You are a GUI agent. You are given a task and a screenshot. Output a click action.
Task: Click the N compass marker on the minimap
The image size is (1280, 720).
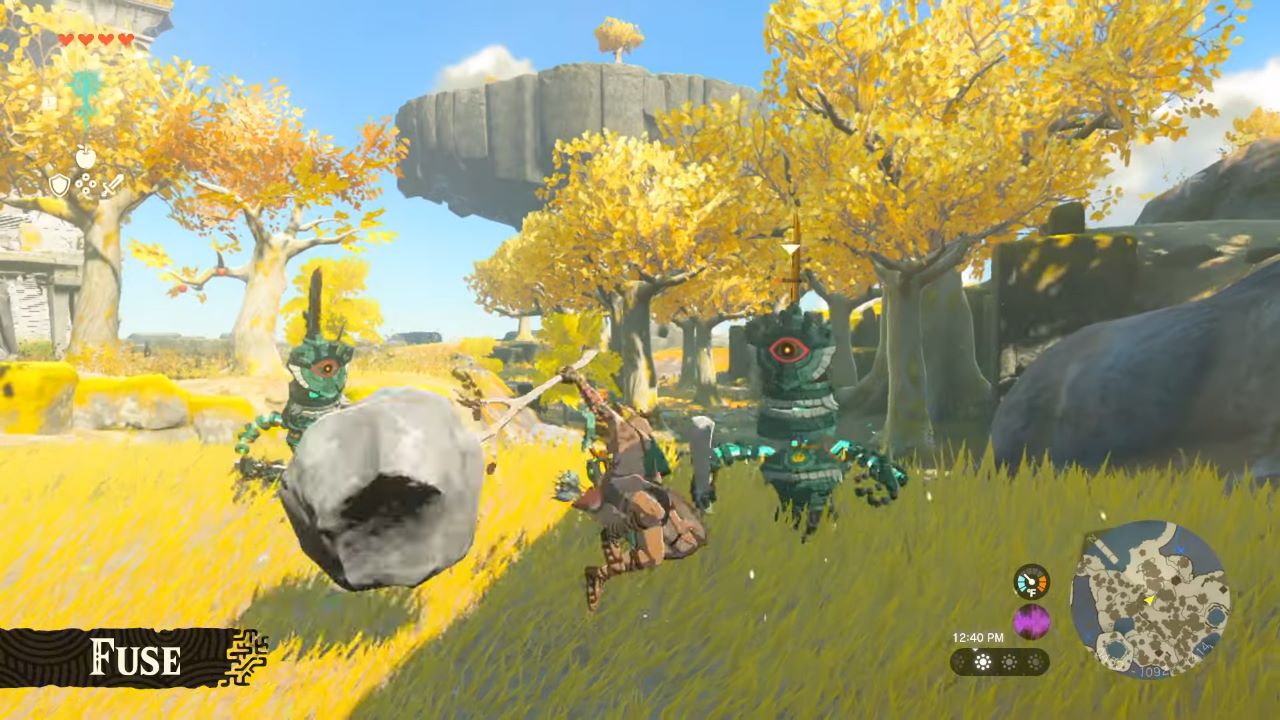[1091, 538]
